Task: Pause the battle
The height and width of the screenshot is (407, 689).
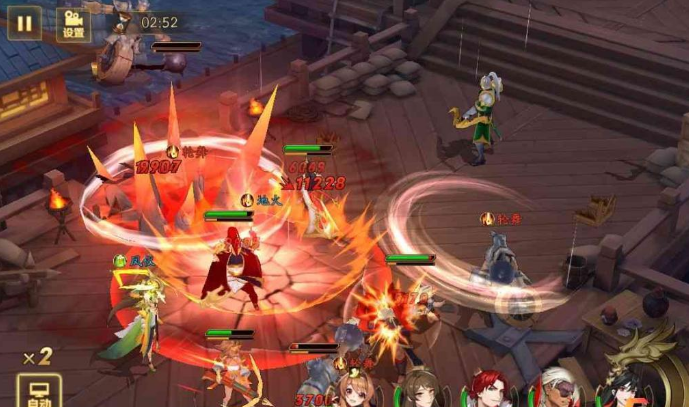Action: 24,22
